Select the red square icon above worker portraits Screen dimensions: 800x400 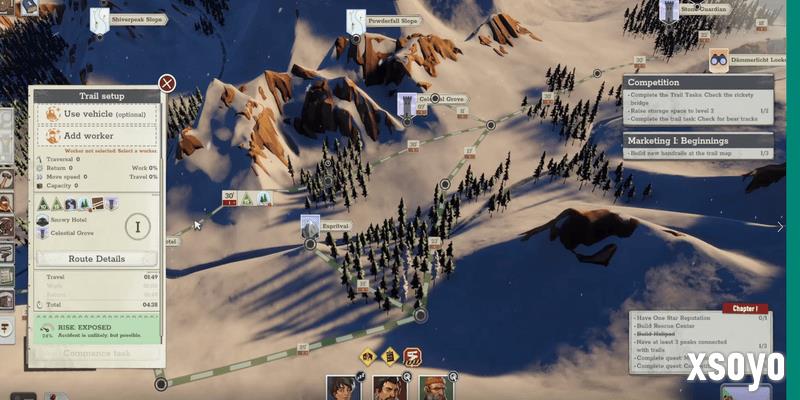(411, 356)
